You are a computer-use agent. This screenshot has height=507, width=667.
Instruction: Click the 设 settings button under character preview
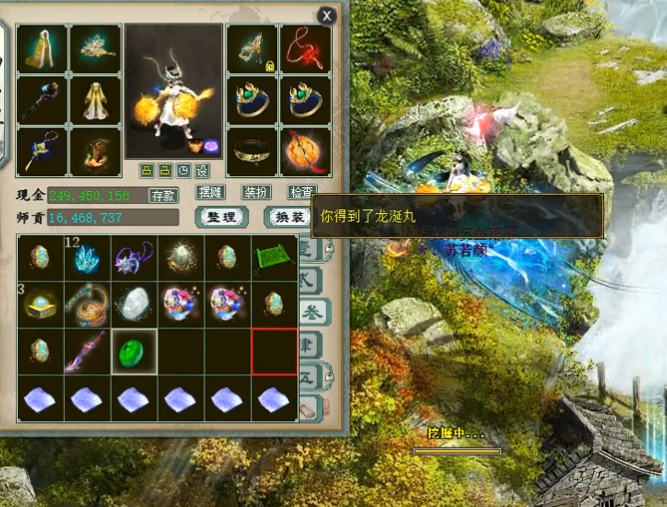202,170
